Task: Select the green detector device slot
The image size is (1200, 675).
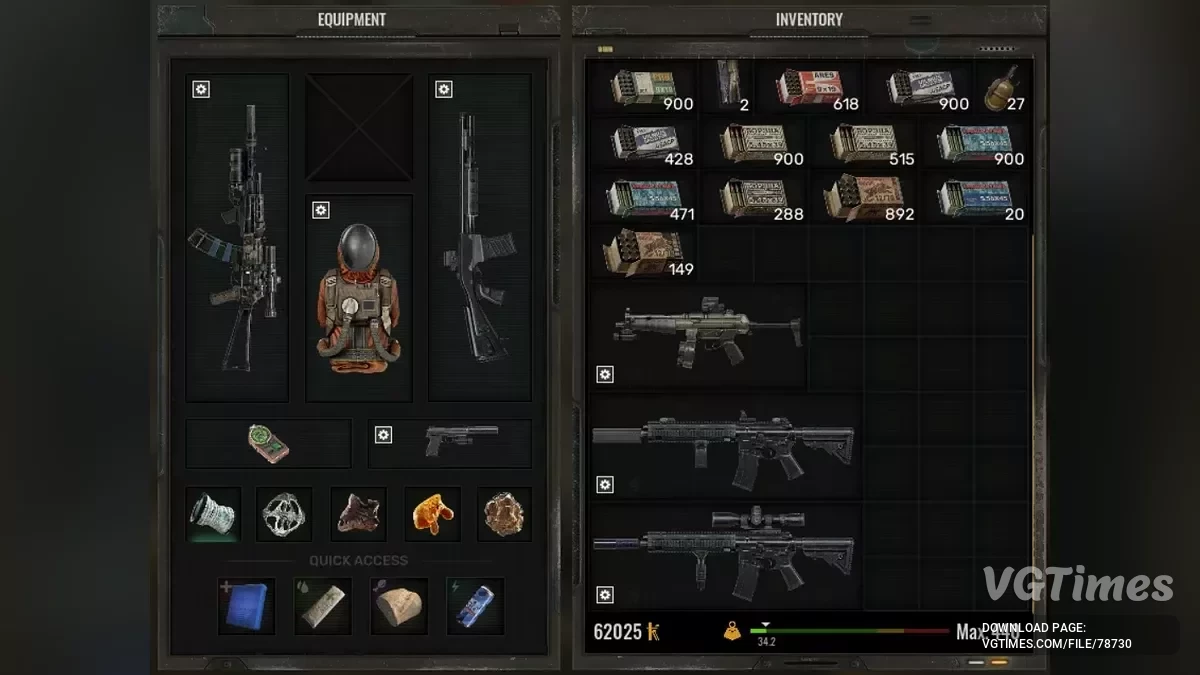Action: [268, 443]
